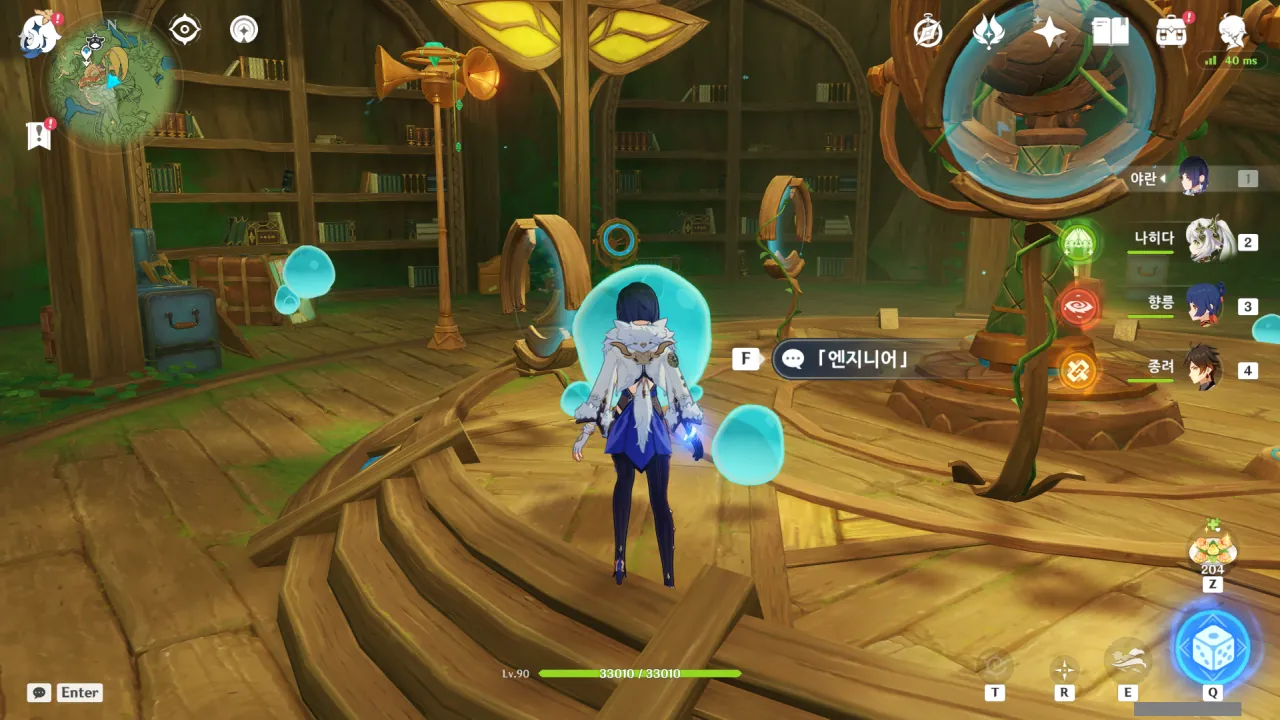Switch to party member 나히다
Image resolution: width=1280 pixels, height=720 pixels.
1206,242
